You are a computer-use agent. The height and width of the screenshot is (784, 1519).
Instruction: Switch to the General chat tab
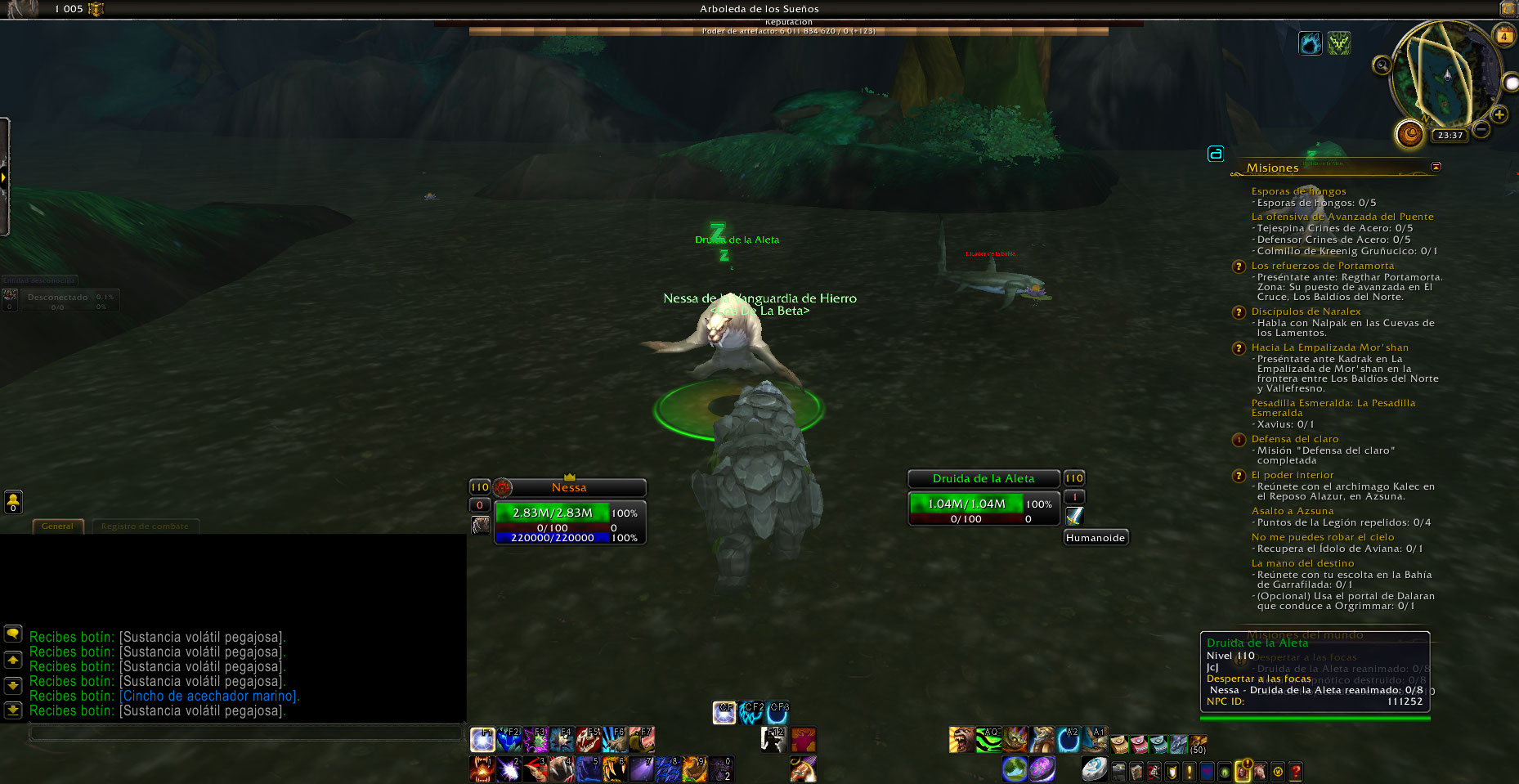click(57, 526)
